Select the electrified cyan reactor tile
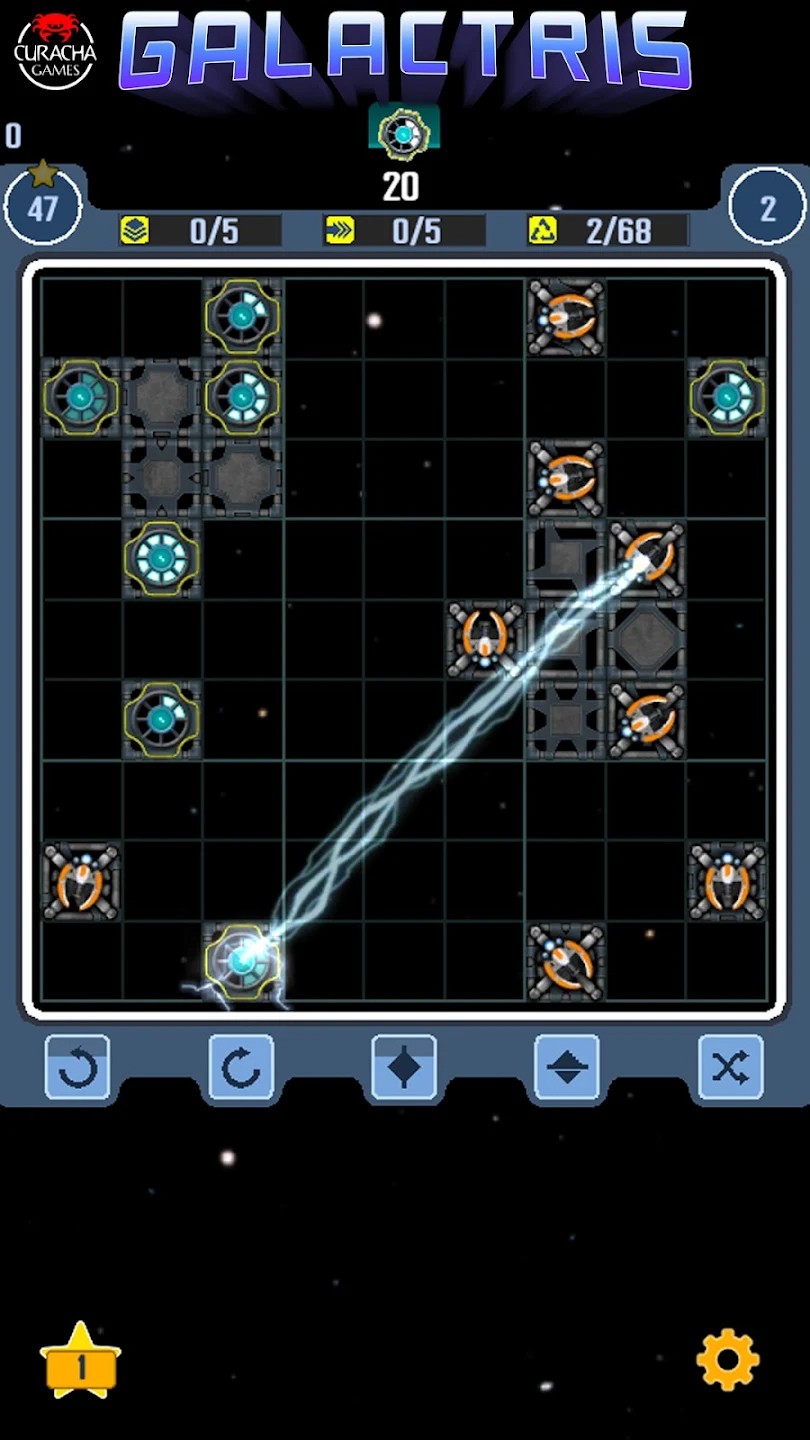810x1440 pixels. pyautogui.click(x=242, y=961)
